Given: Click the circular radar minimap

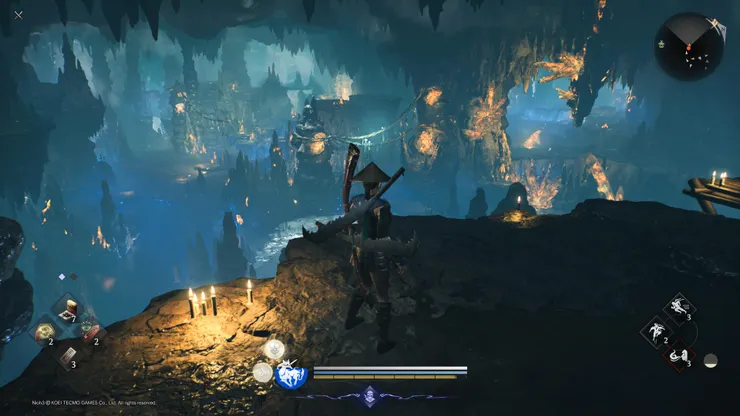Looking at the screenshot, I should 689,46.
